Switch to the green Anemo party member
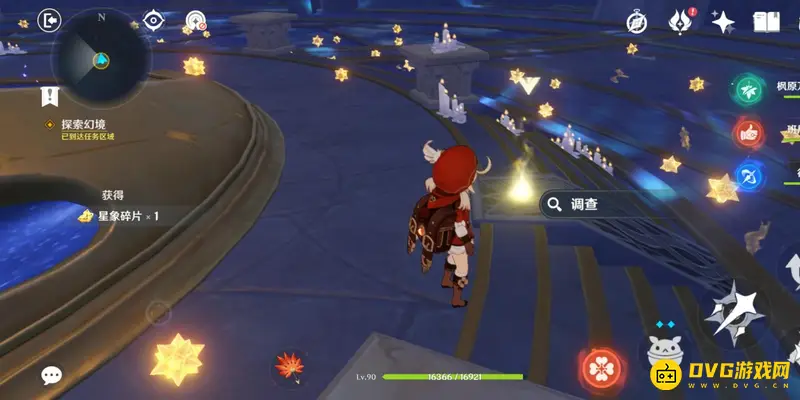The image size is (800, 400). (x=748, y=89)
